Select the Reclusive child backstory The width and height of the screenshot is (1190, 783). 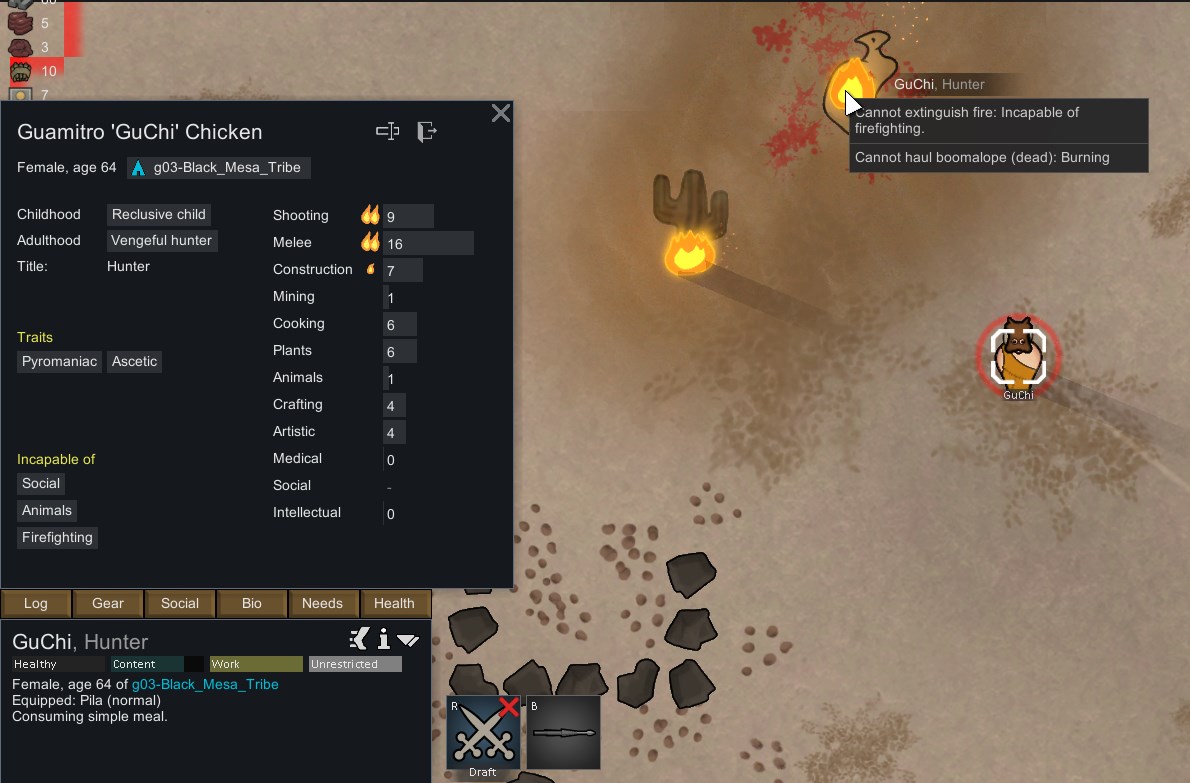(x=159, y=215)
